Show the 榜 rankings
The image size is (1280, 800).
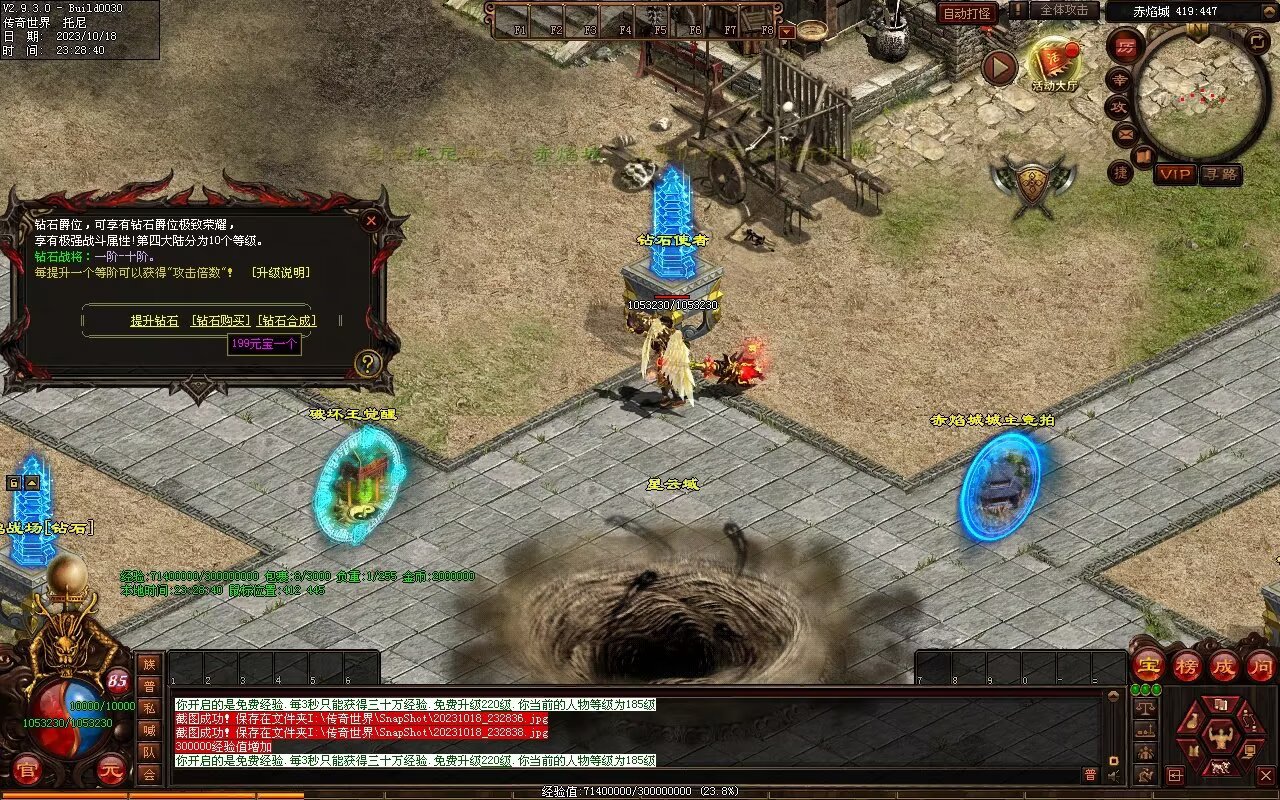[1187, 665]
